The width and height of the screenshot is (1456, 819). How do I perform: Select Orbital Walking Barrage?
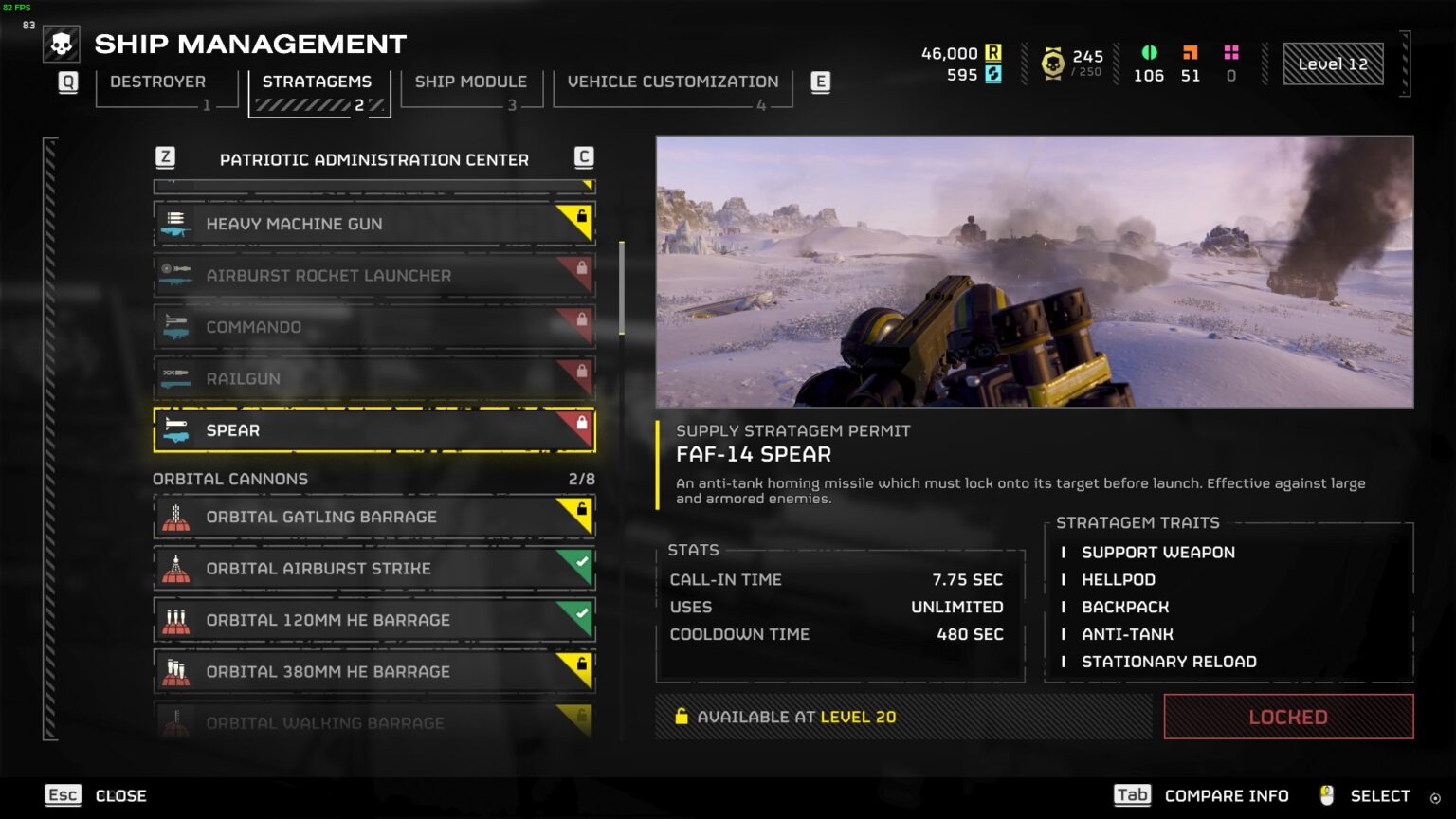coord(373,721)
